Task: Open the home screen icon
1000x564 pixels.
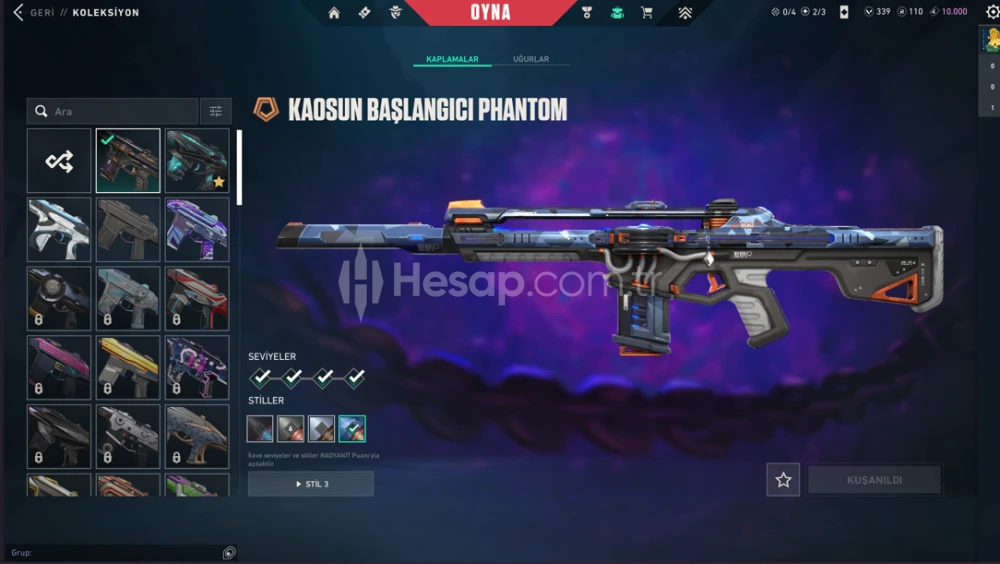Action: pos(334,13)
